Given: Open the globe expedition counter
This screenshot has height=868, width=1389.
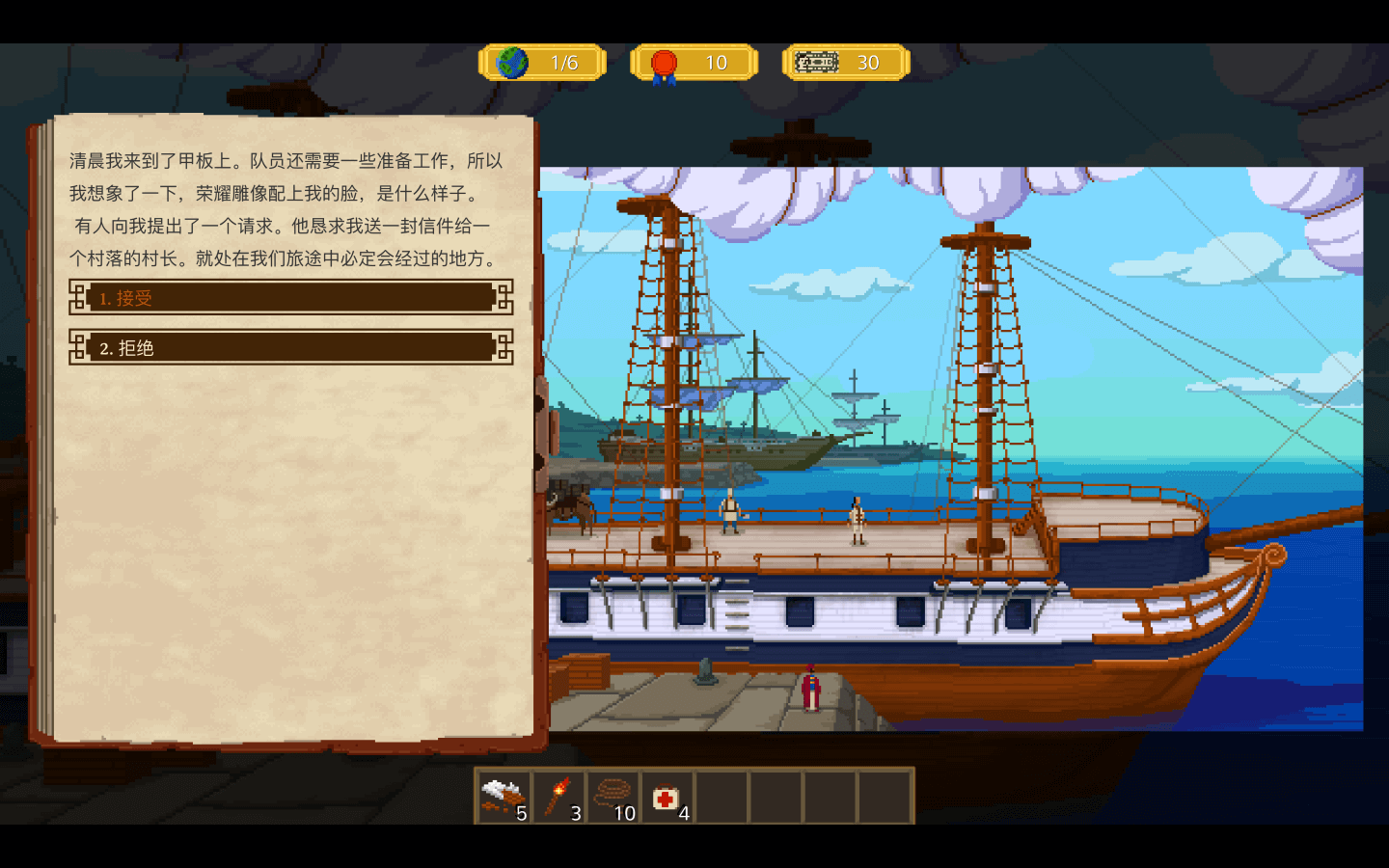Looking at the screenshot, I should point(542,63).
